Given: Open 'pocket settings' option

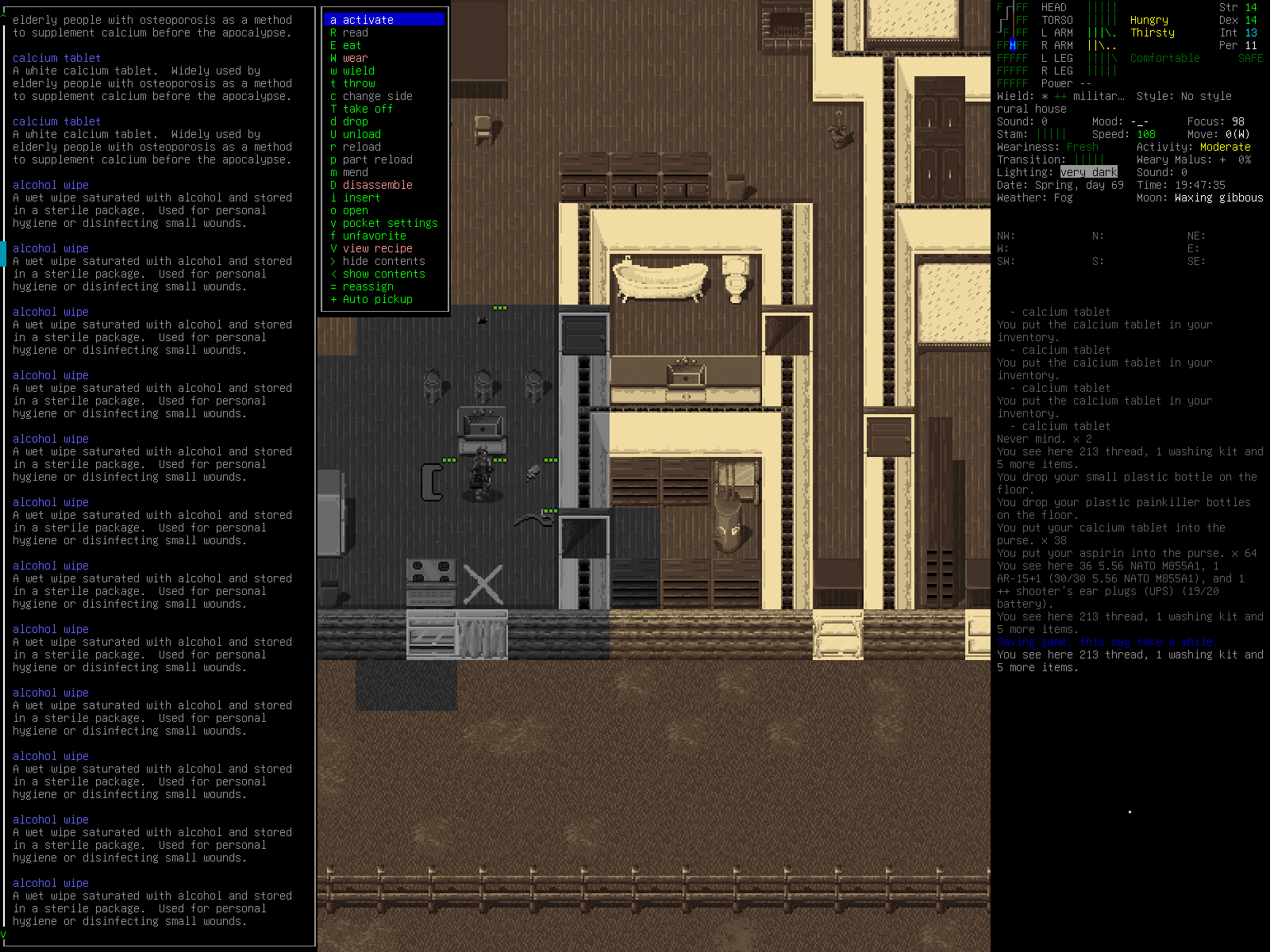Looking at the screenshot, I should 391,223.
